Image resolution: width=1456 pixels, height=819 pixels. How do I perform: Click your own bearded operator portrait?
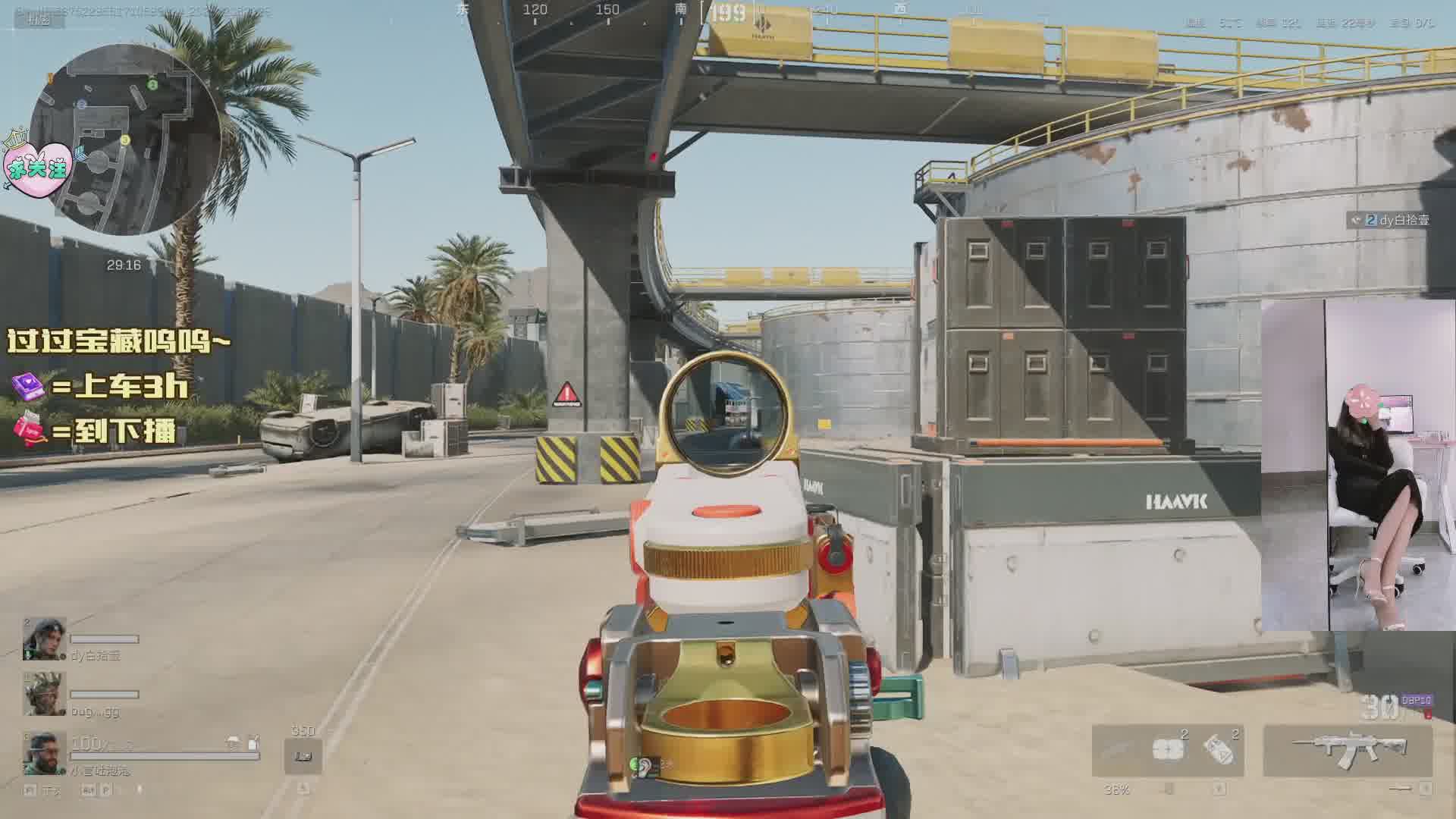44,752
